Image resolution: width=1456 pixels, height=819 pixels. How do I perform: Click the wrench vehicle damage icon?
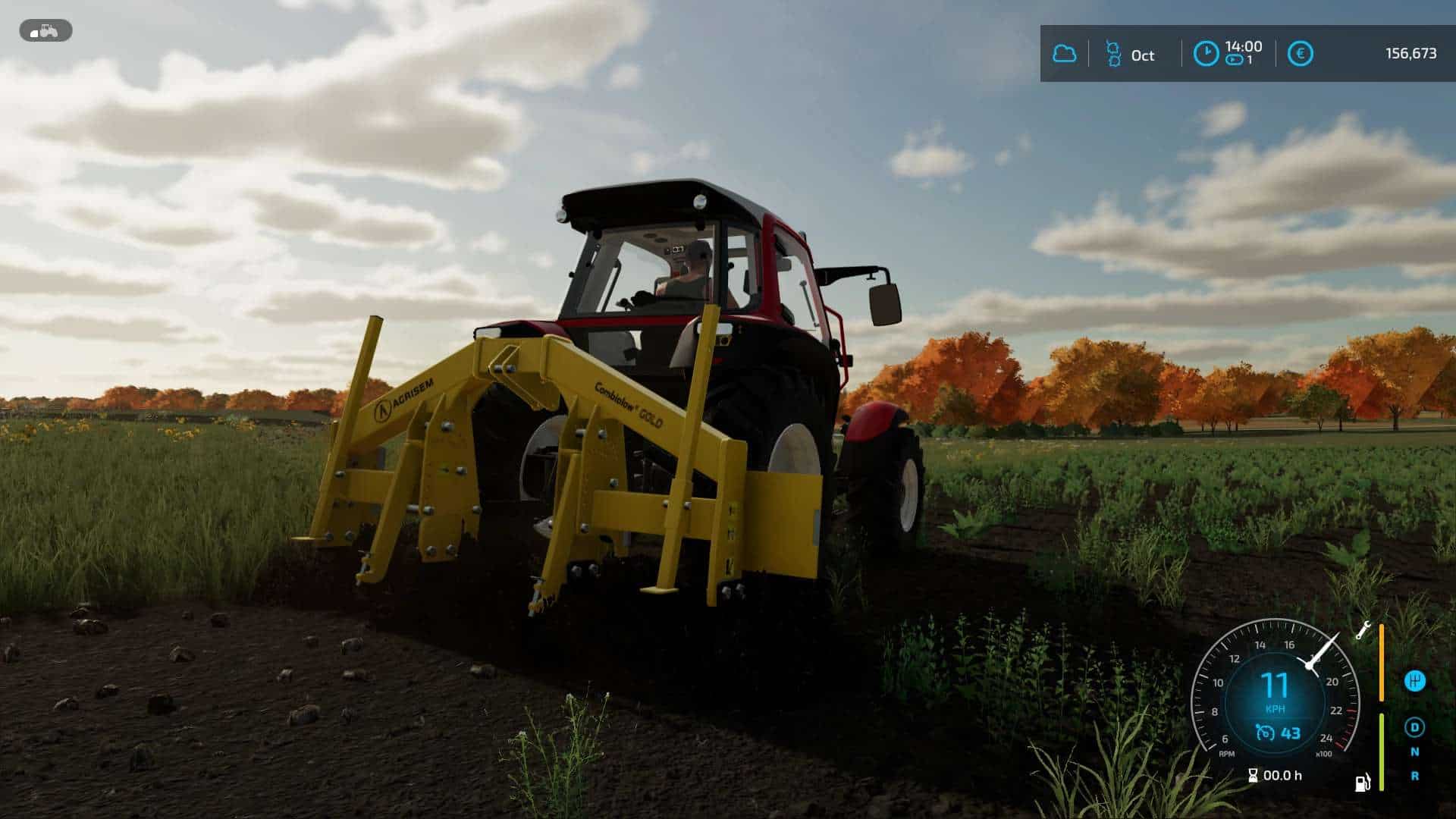pos(1363,630)
